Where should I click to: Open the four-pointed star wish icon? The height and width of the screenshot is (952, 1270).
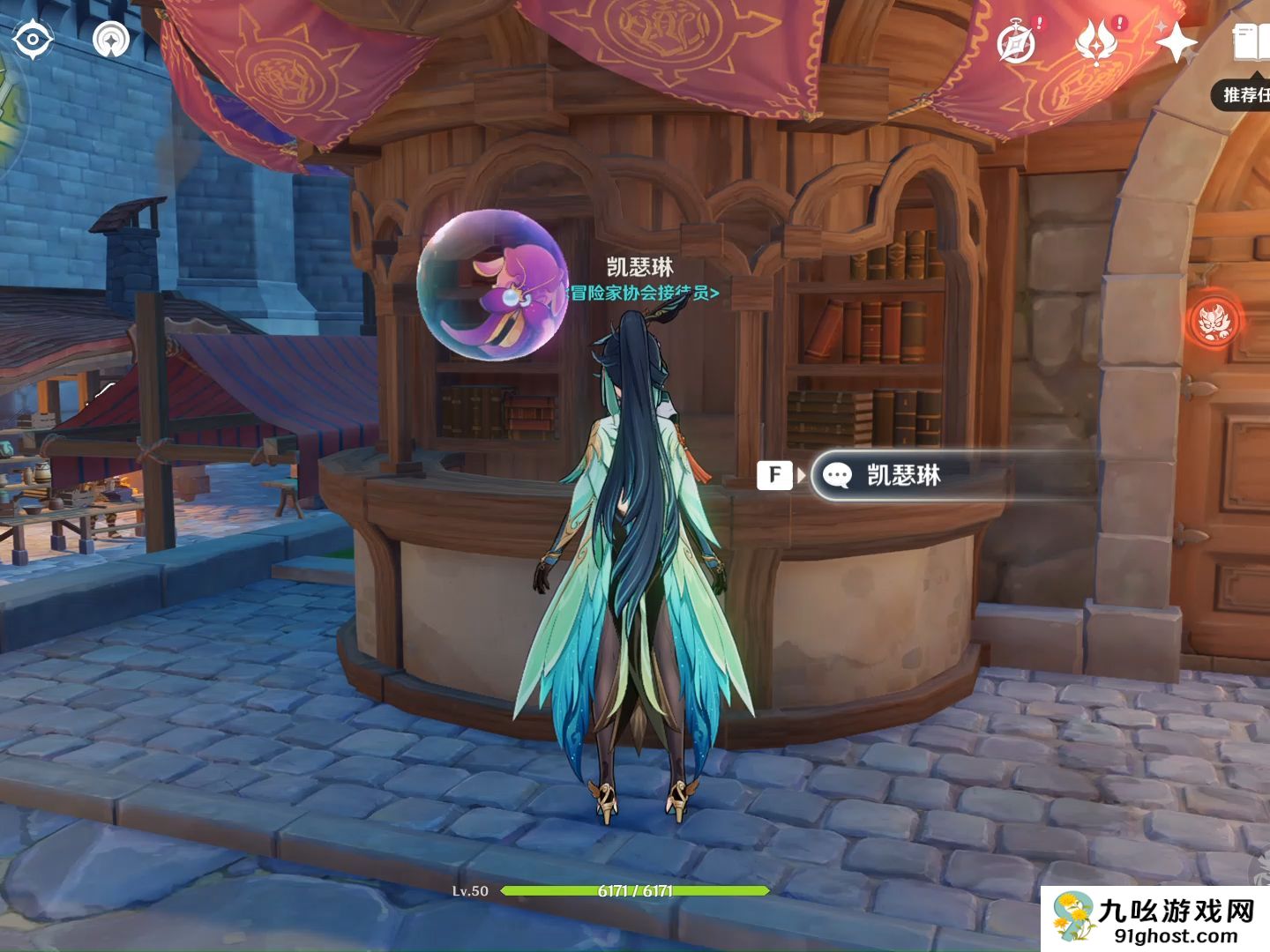(x=1176, y=41)
